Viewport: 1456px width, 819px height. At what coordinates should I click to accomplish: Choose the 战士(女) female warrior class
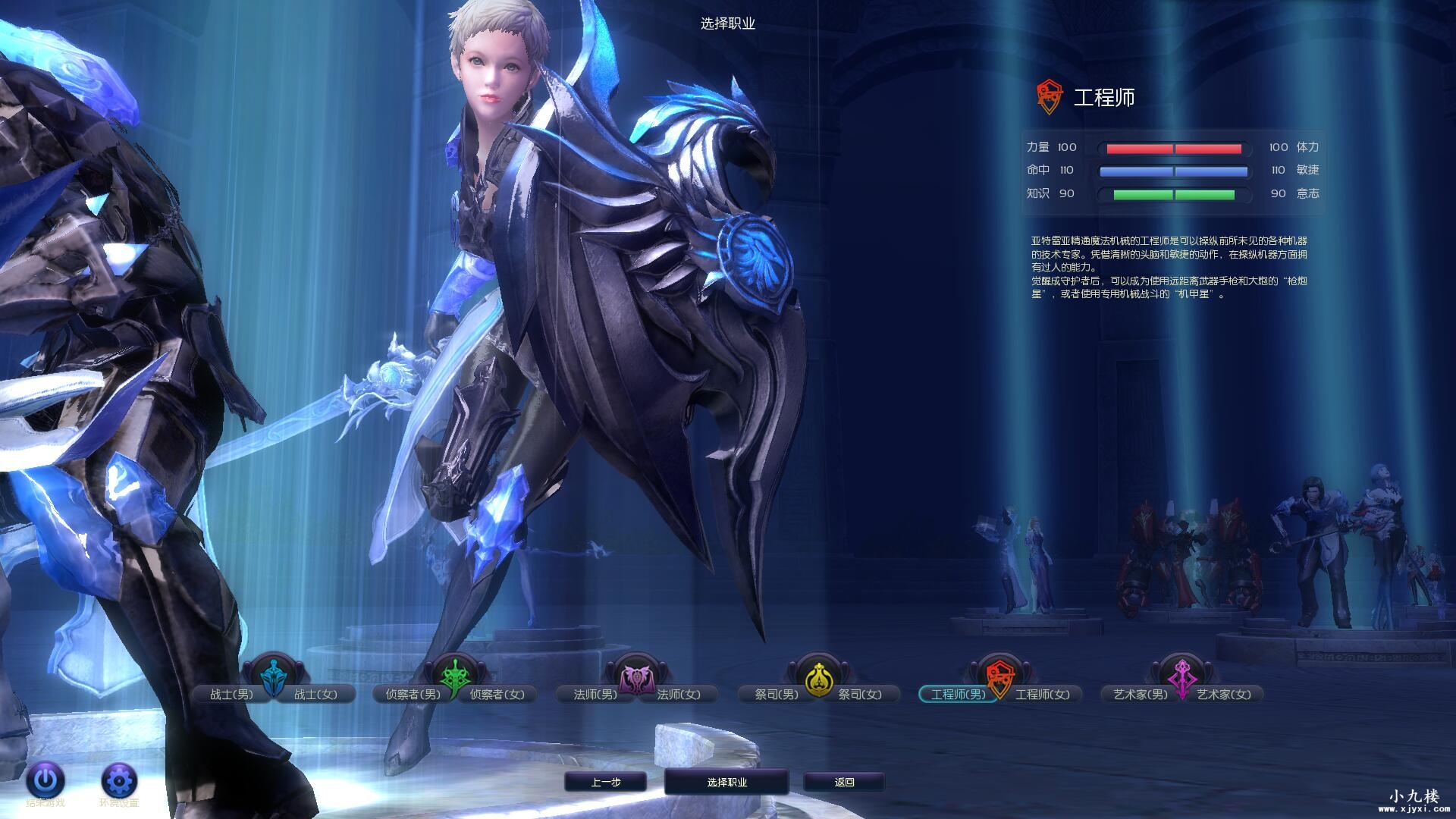[x=315, y=694]
